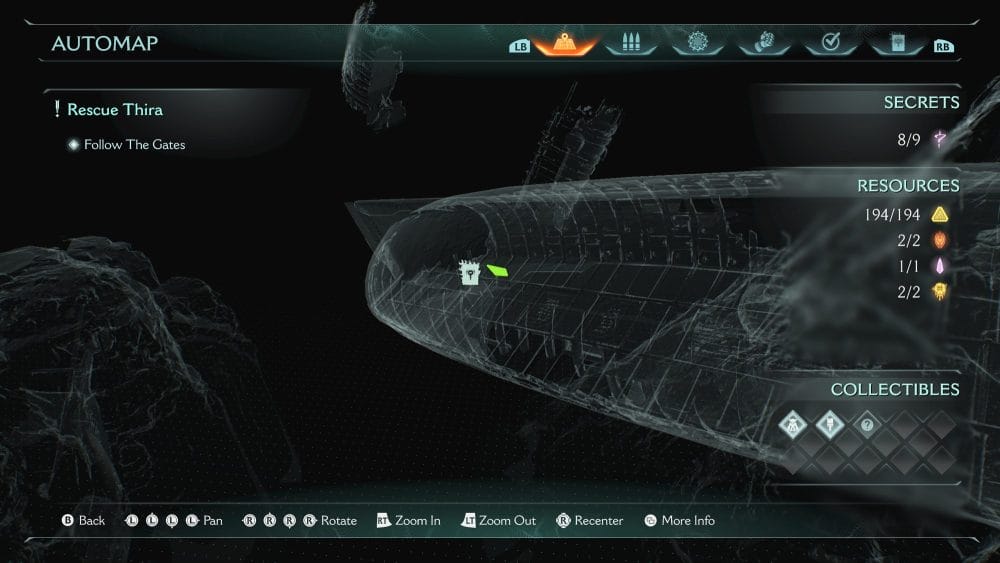Switch to the bullets arsenal tab
The height and width of the screenshot is (563, 1000).
coord(630,44)
